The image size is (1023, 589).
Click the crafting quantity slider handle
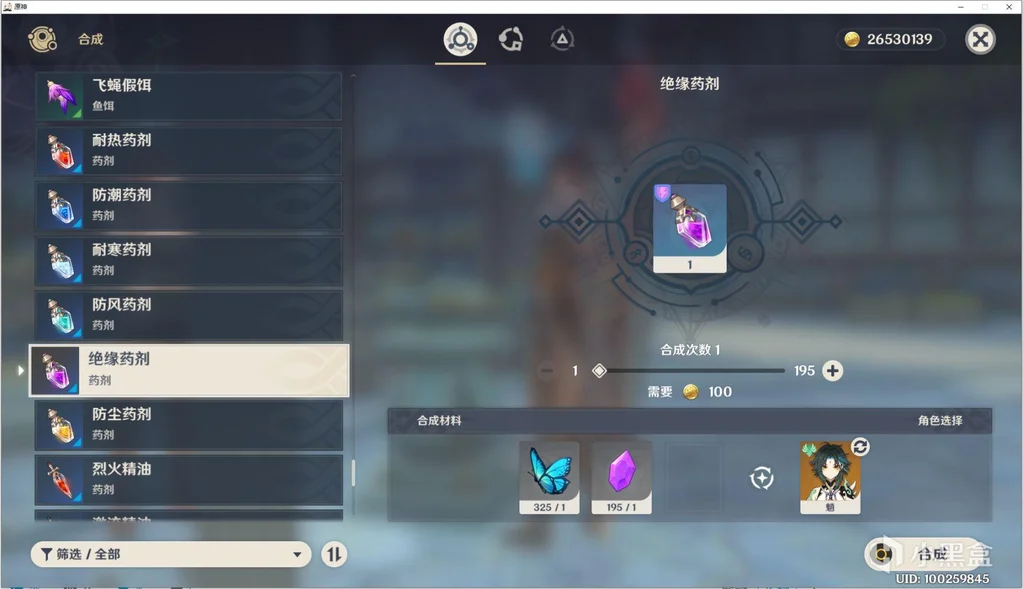599,371
